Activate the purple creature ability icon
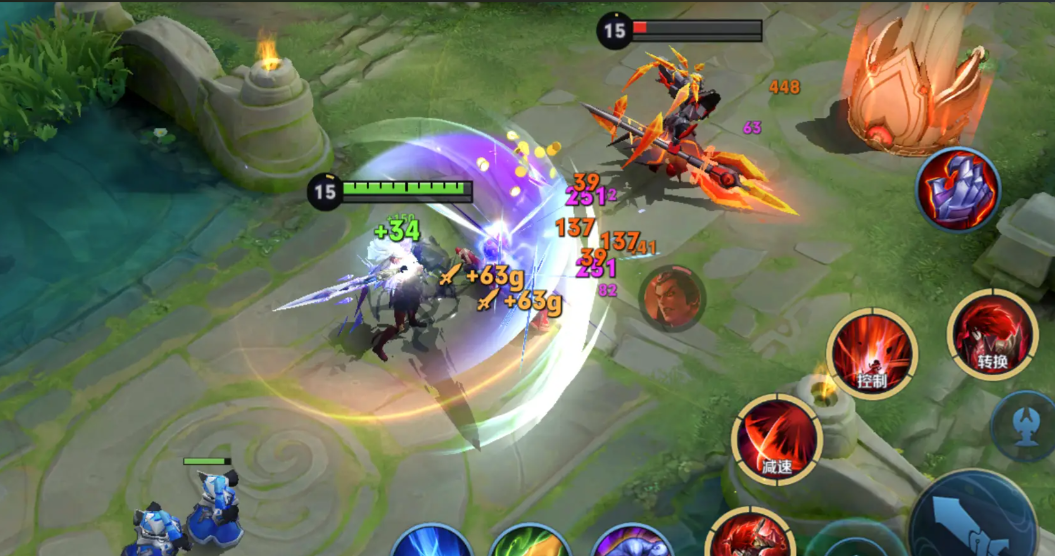This screenshot has width=1055, height=556. [x=631, y=543]
